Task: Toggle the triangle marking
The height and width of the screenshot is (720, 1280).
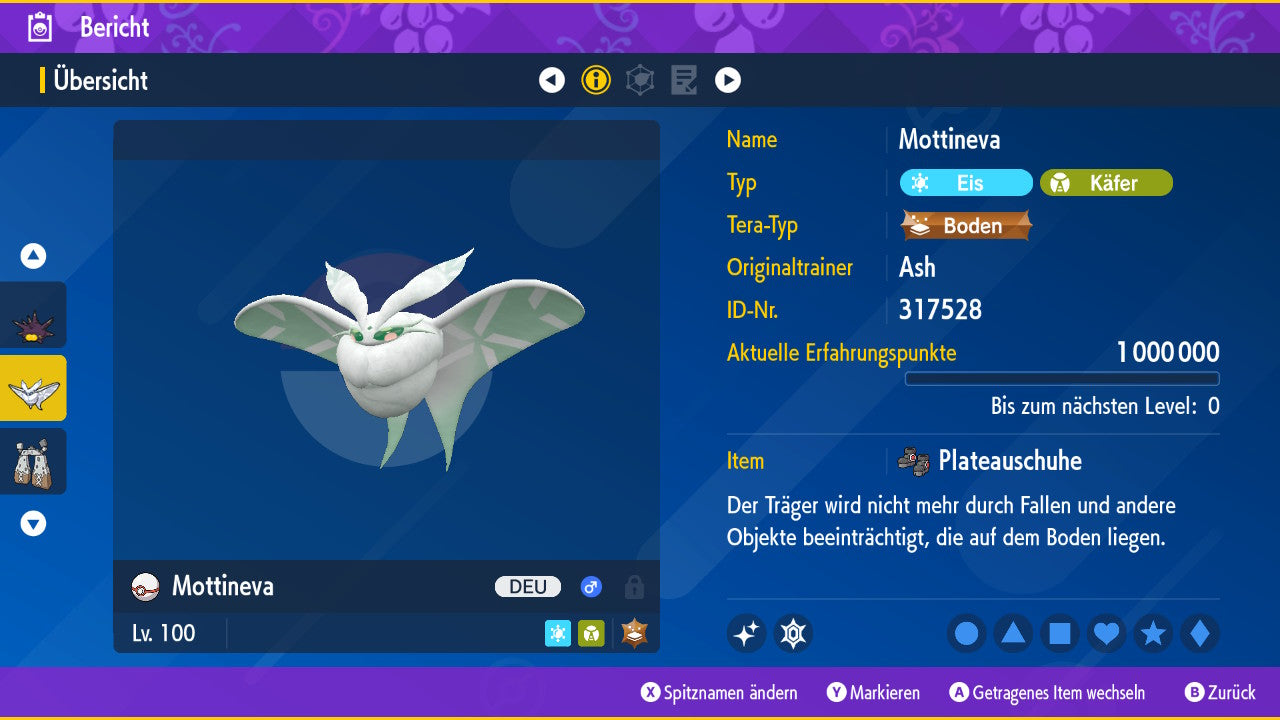Action: pos(1013,634)
